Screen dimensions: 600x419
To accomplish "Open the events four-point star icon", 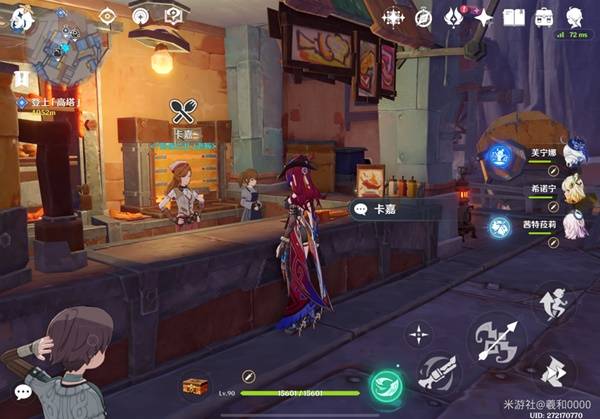I will (393, 17).
